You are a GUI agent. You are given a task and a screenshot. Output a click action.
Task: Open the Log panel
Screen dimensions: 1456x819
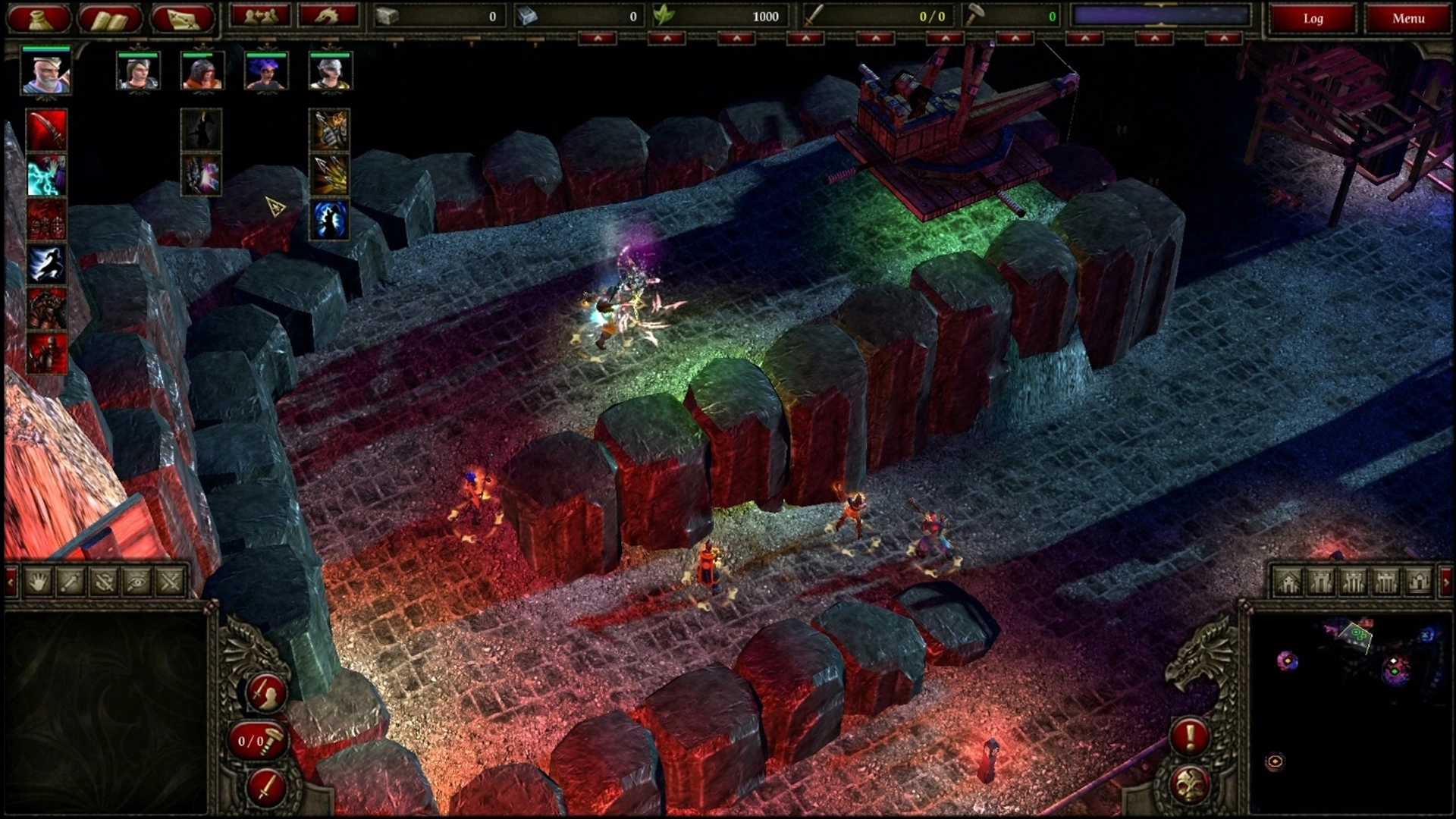[1313, 18]
